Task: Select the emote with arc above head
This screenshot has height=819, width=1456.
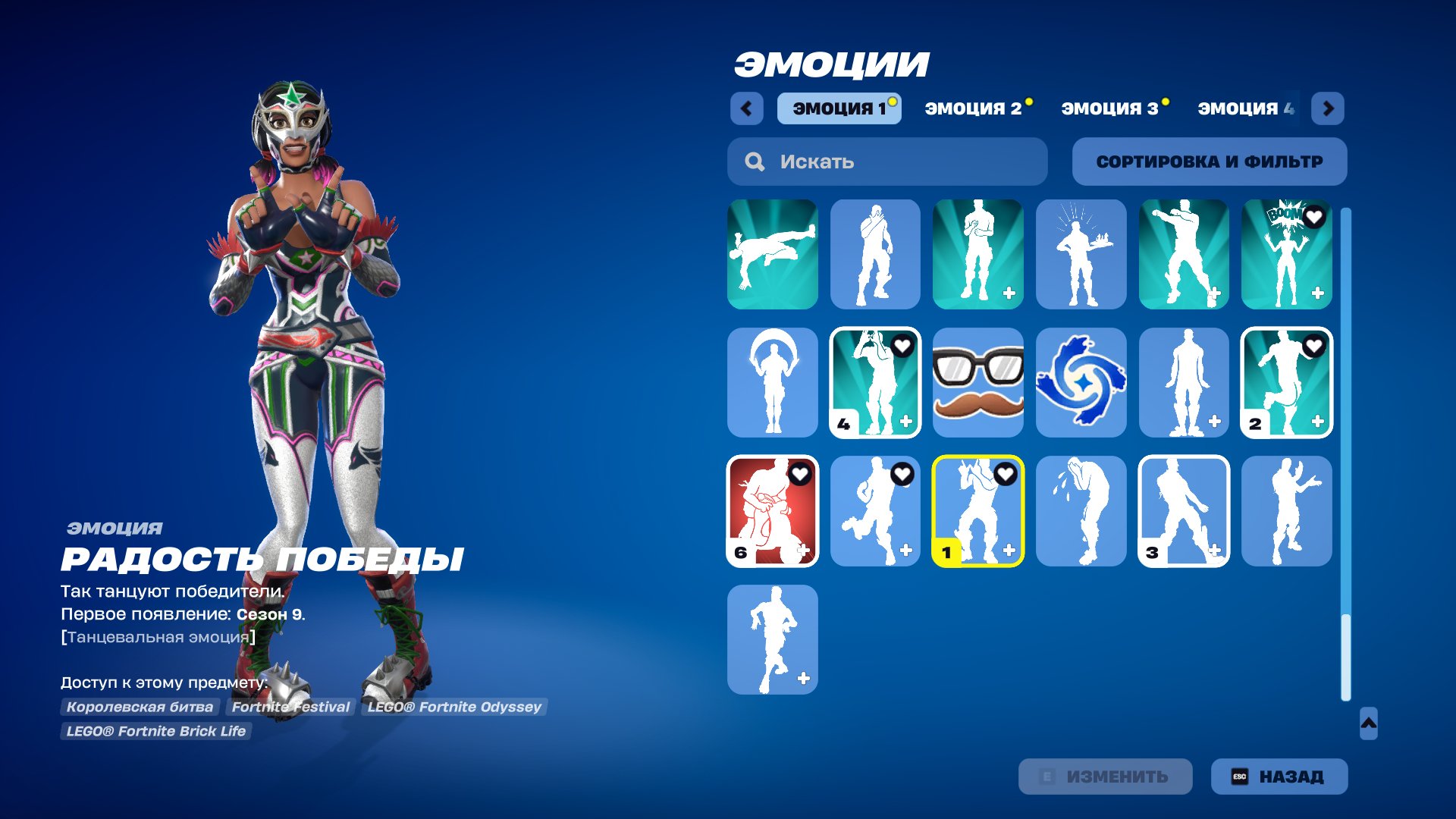Action: click(772, 383)
